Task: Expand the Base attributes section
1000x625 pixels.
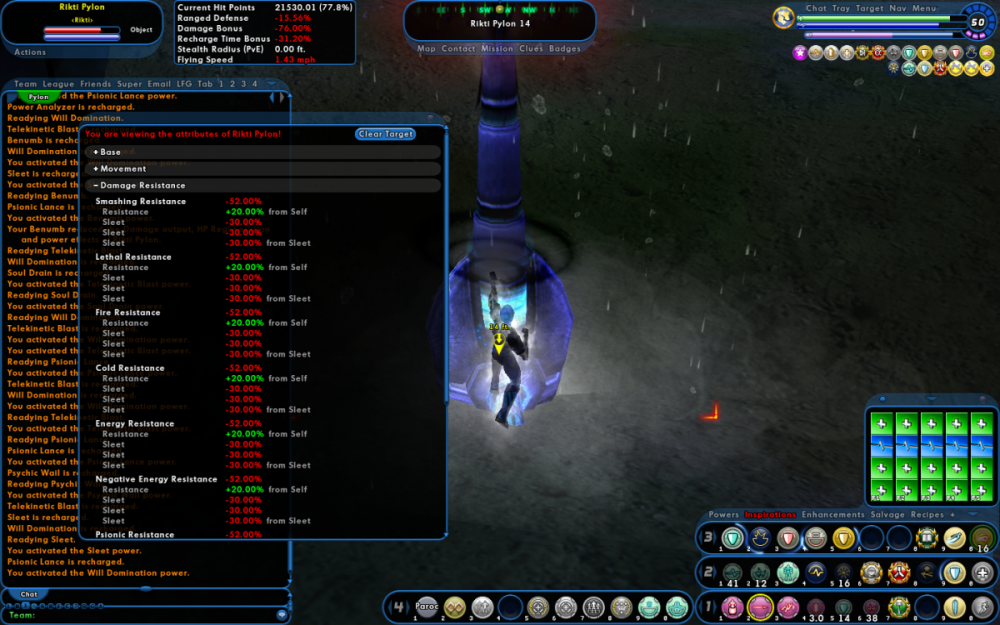Action: [108, 153]
